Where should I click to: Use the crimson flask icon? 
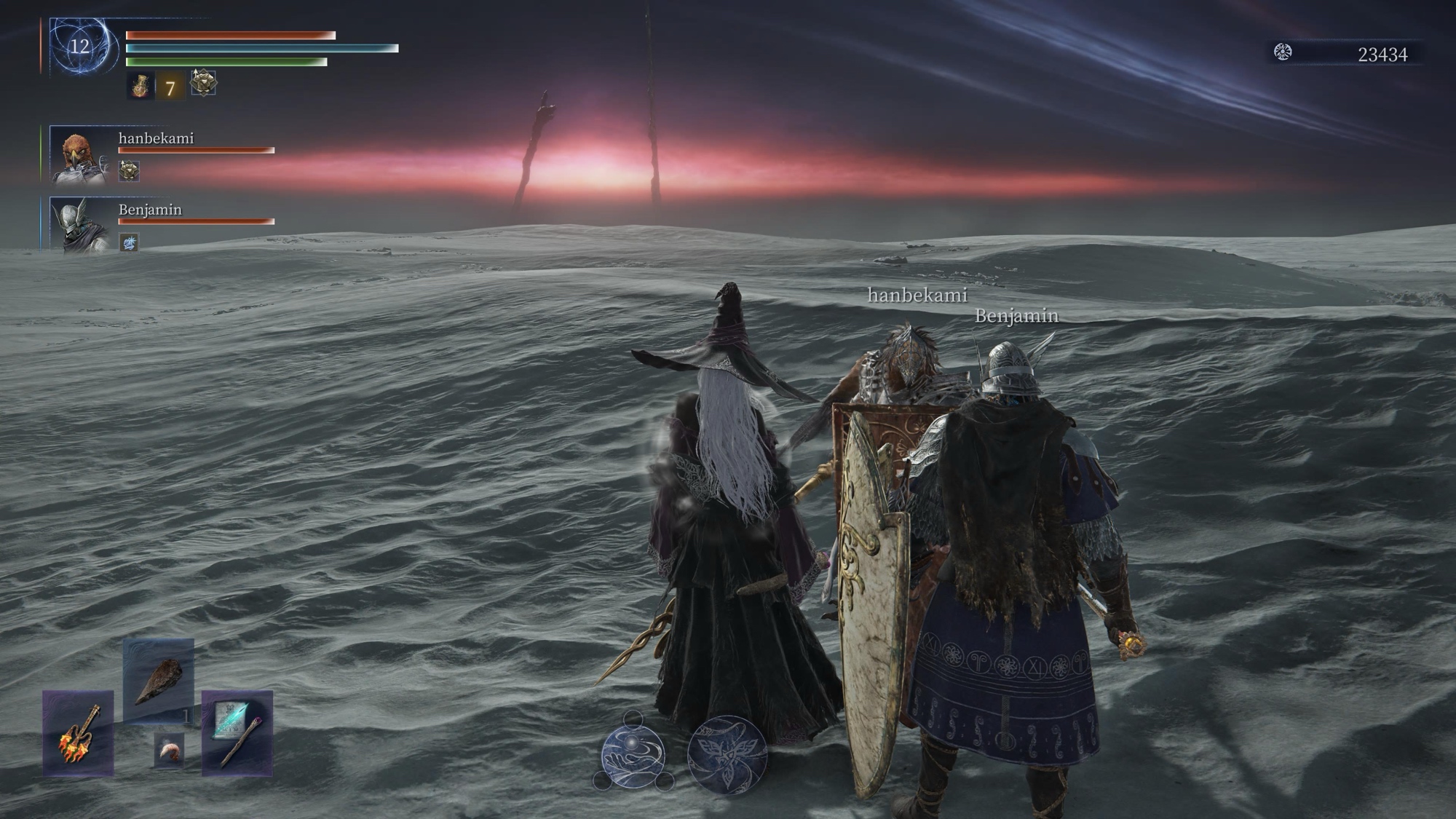pyautogui.click(x=141, y=87)
